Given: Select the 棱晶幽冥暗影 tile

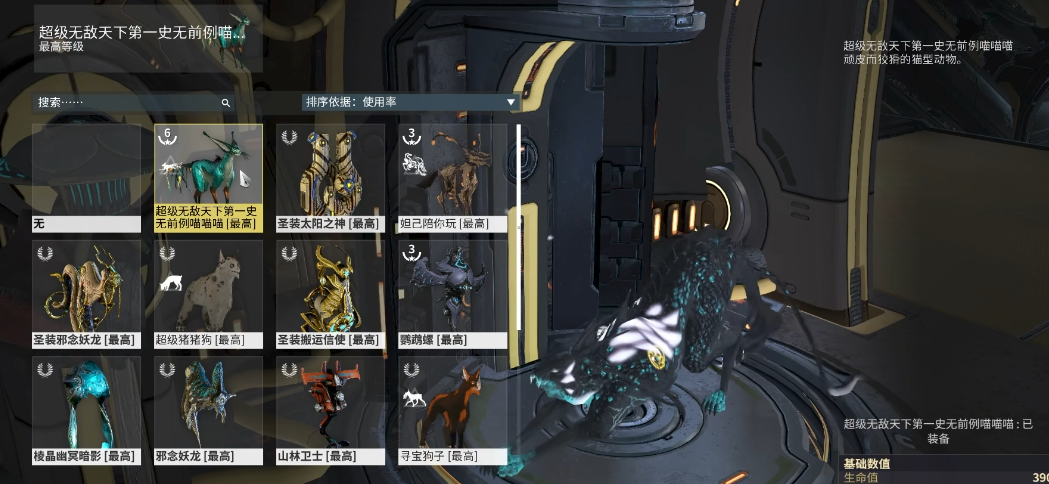Looking at the screenshot, I should point(86,410).
